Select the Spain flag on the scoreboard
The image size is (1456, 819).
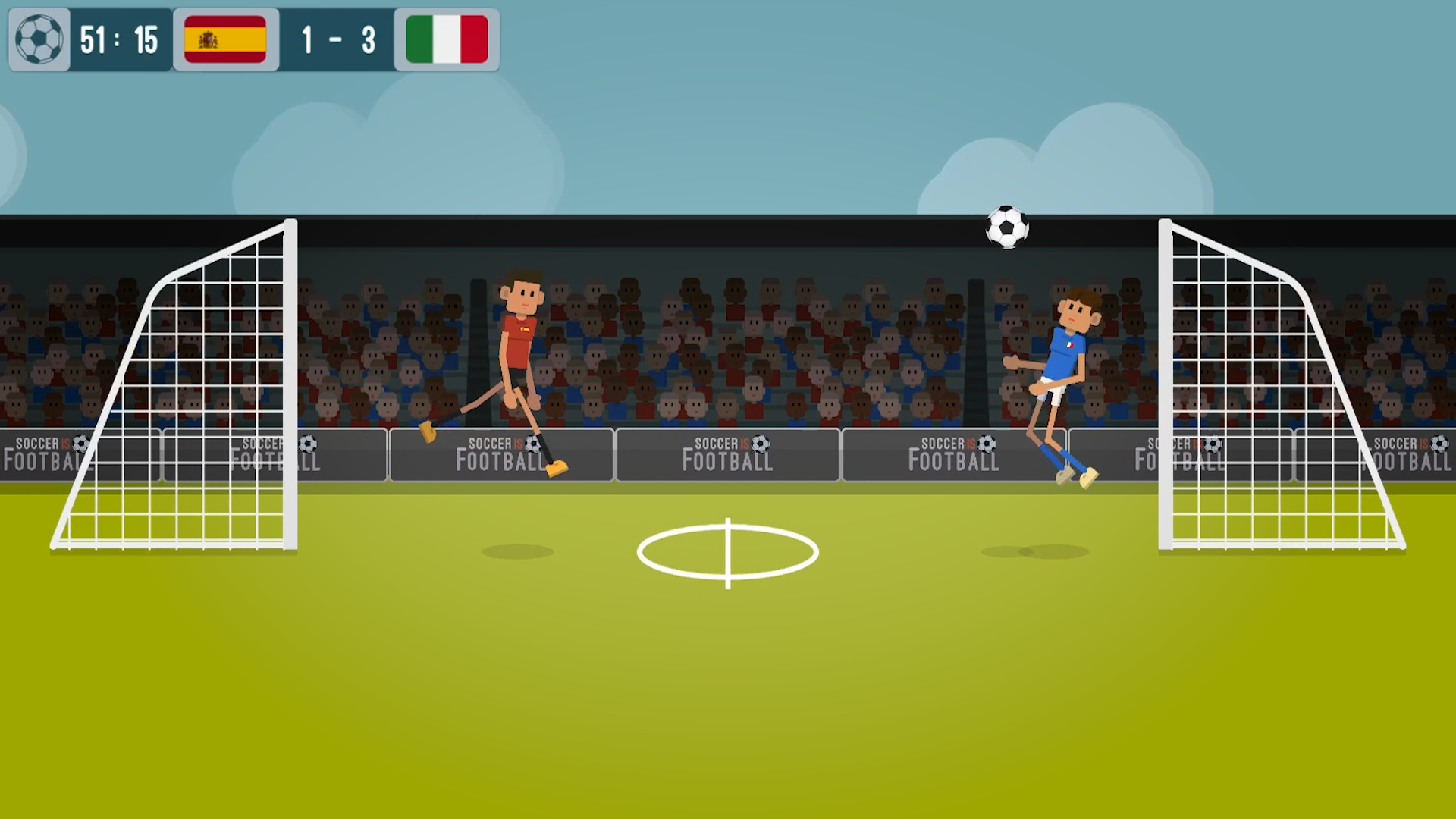click(225, 39)
